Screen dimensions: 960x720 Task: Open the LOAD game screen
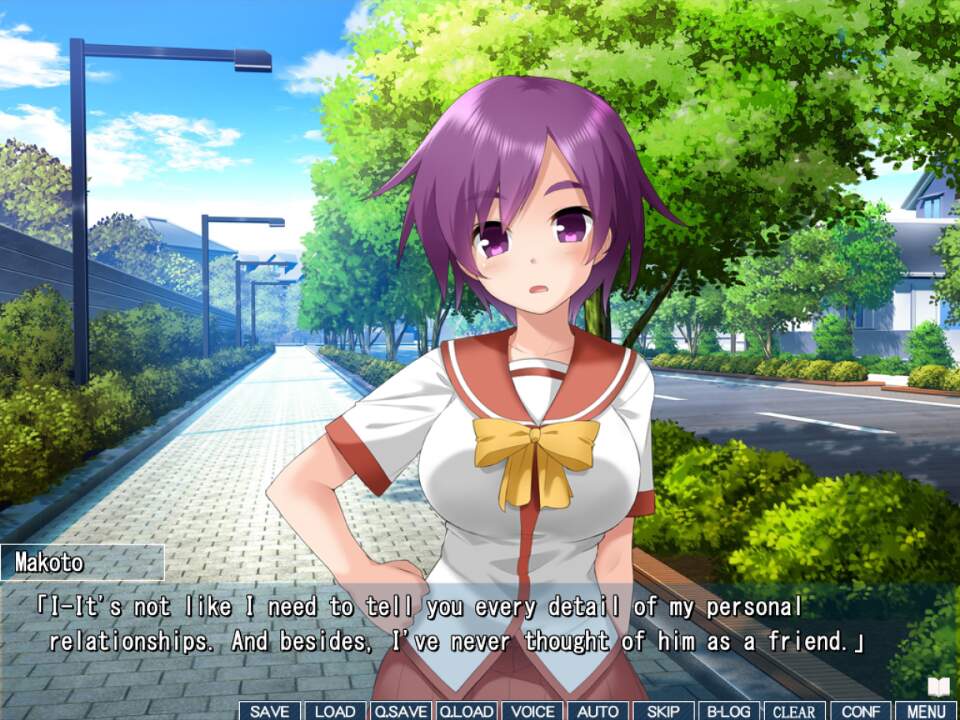(x=335, y=711)
